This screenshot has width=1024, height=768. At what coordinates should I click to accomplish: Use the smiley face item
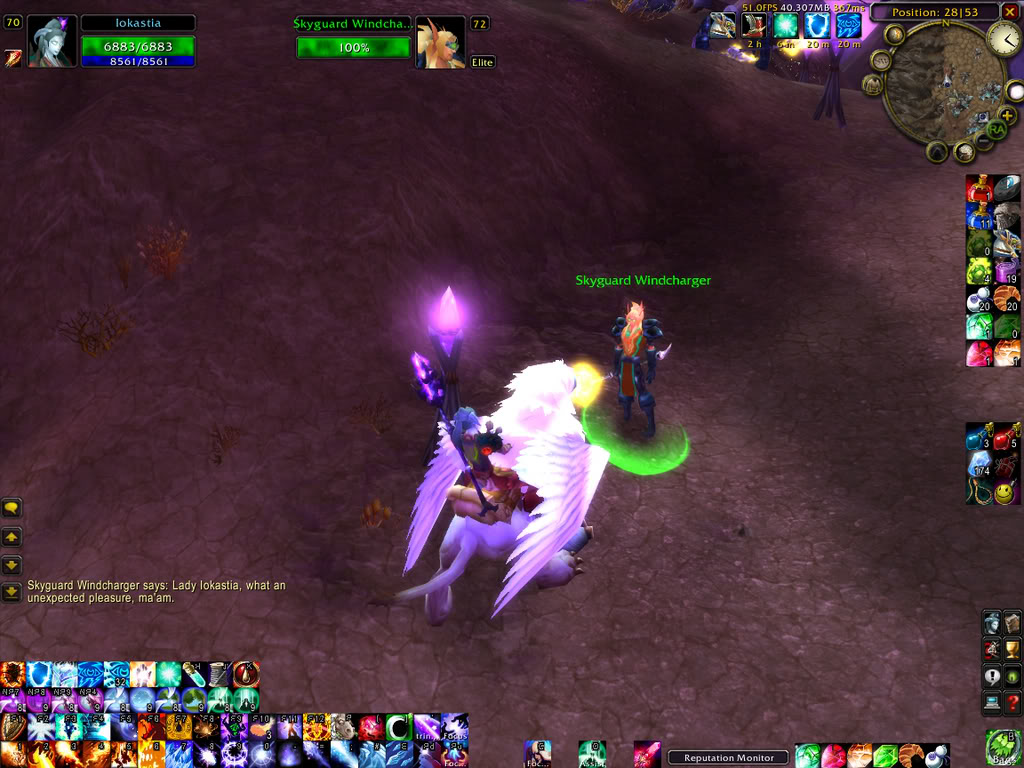(1005, 492)
